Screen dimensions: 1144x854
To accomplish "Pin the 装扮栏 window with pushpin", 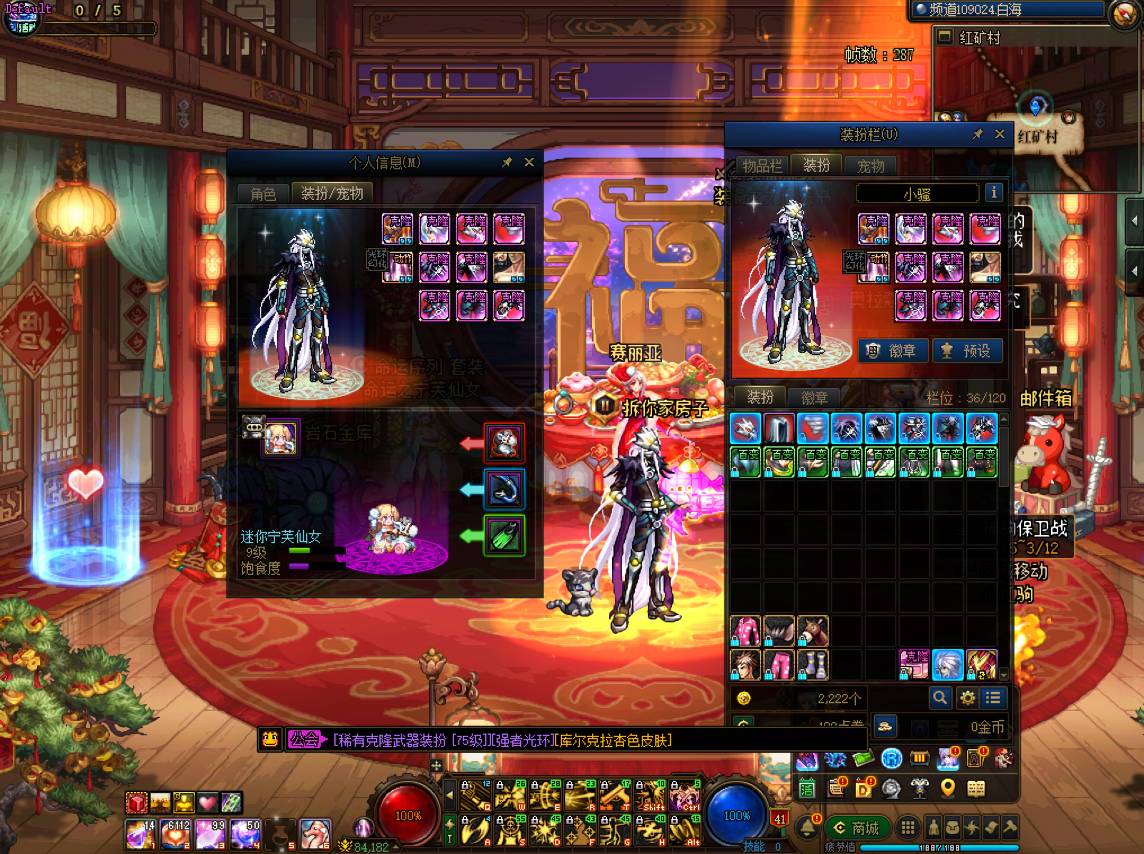I will coord(977,134).
